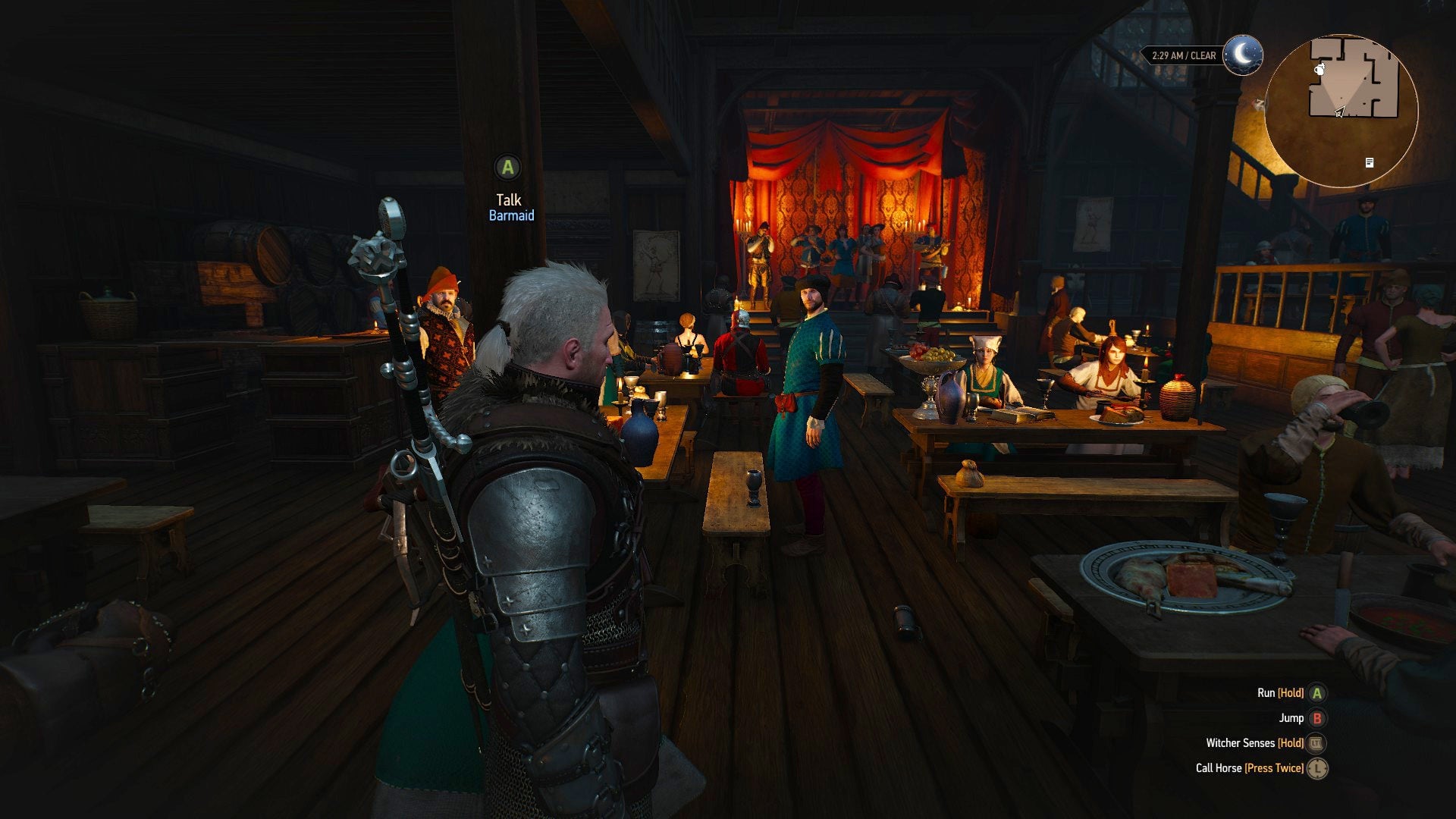Click the crescent moon weather icon
The image size is (1456, 819).
click(1243, 55)
